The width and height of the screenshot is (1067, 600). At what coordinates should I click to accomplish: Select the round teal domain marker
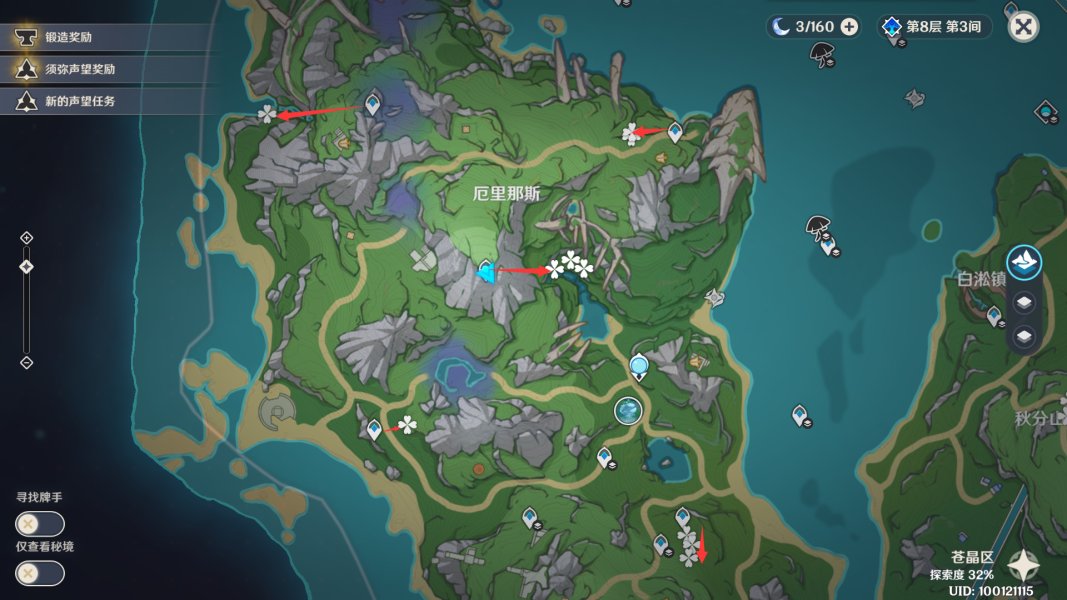627,410
